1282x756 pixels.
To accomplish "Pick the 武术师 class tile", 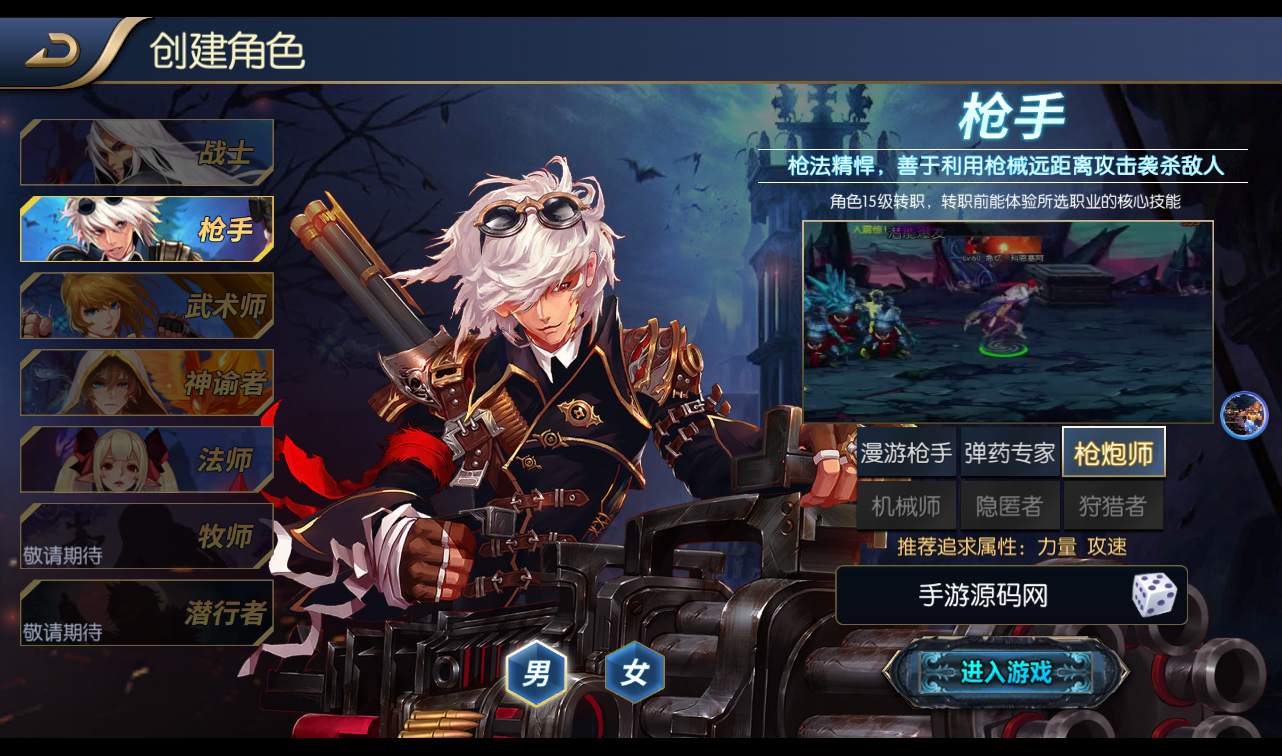I will coord(147,305).
